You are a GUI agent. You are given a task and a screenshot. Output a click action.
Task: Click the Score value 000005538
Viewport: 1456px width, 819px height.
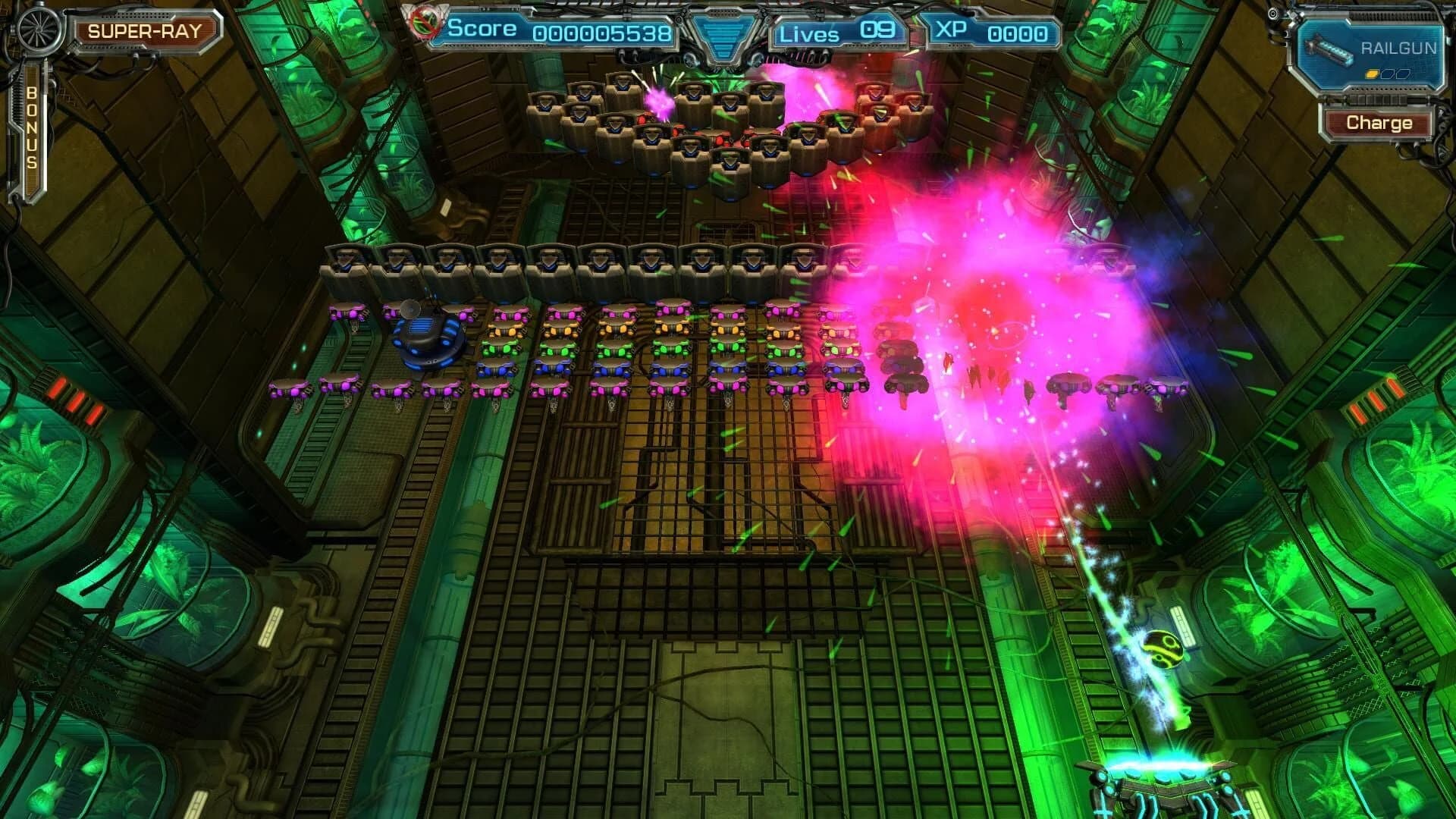[x=603, y=33]
